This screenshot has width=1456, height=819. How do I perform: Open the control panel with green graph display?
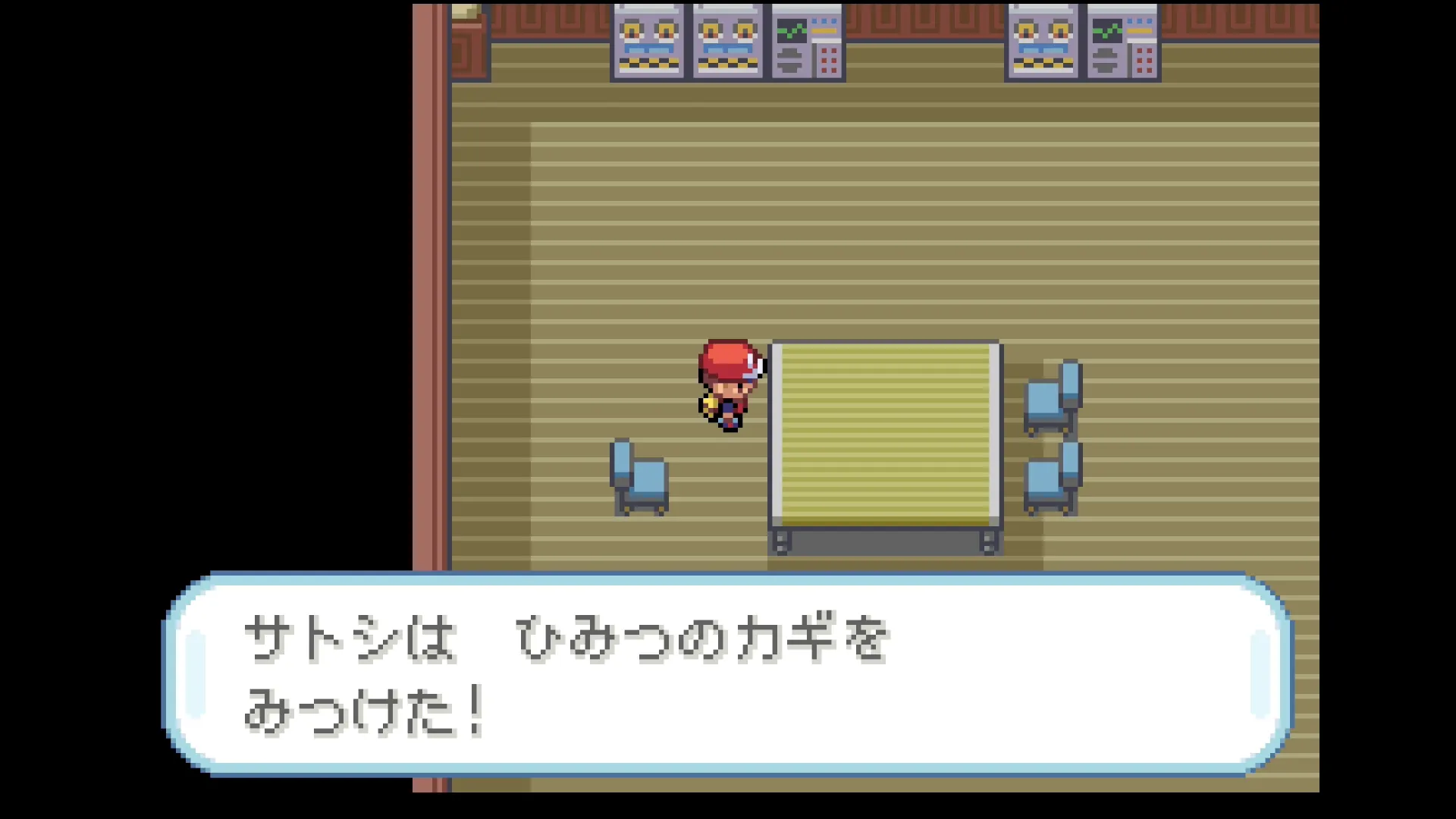[x=805, y=42]
